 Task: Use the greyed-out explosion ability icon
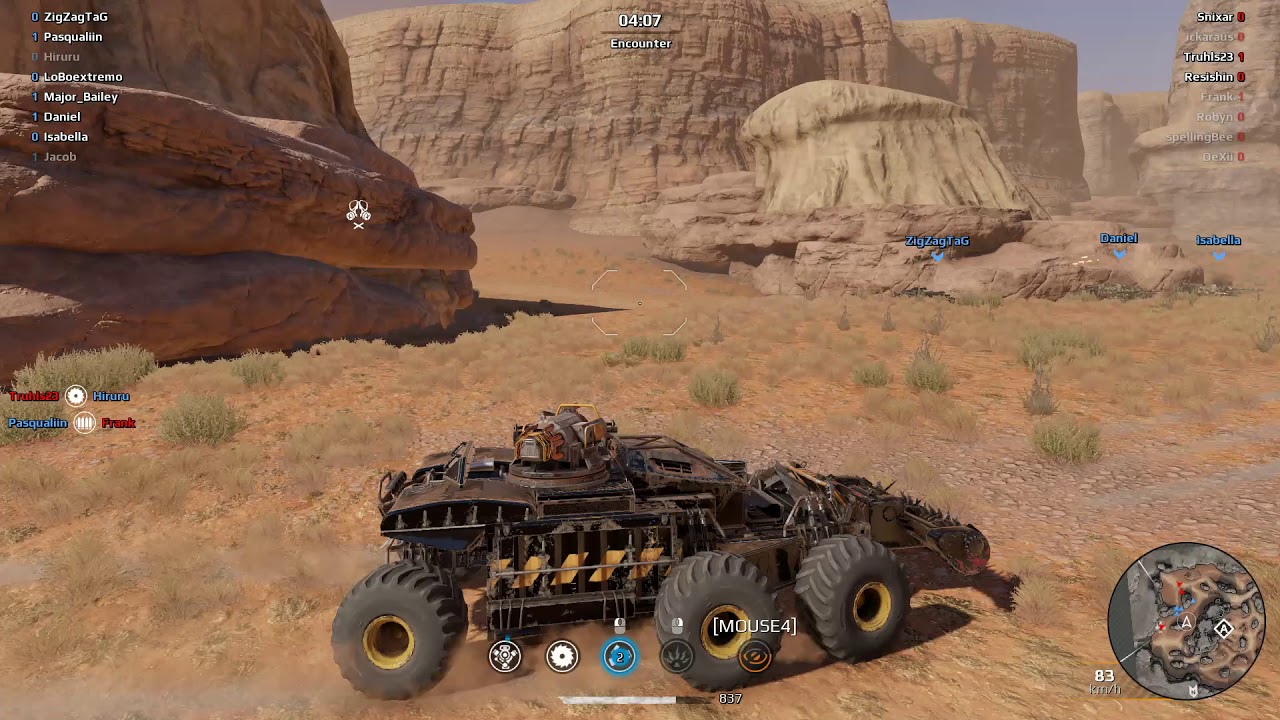coord(677,656)
